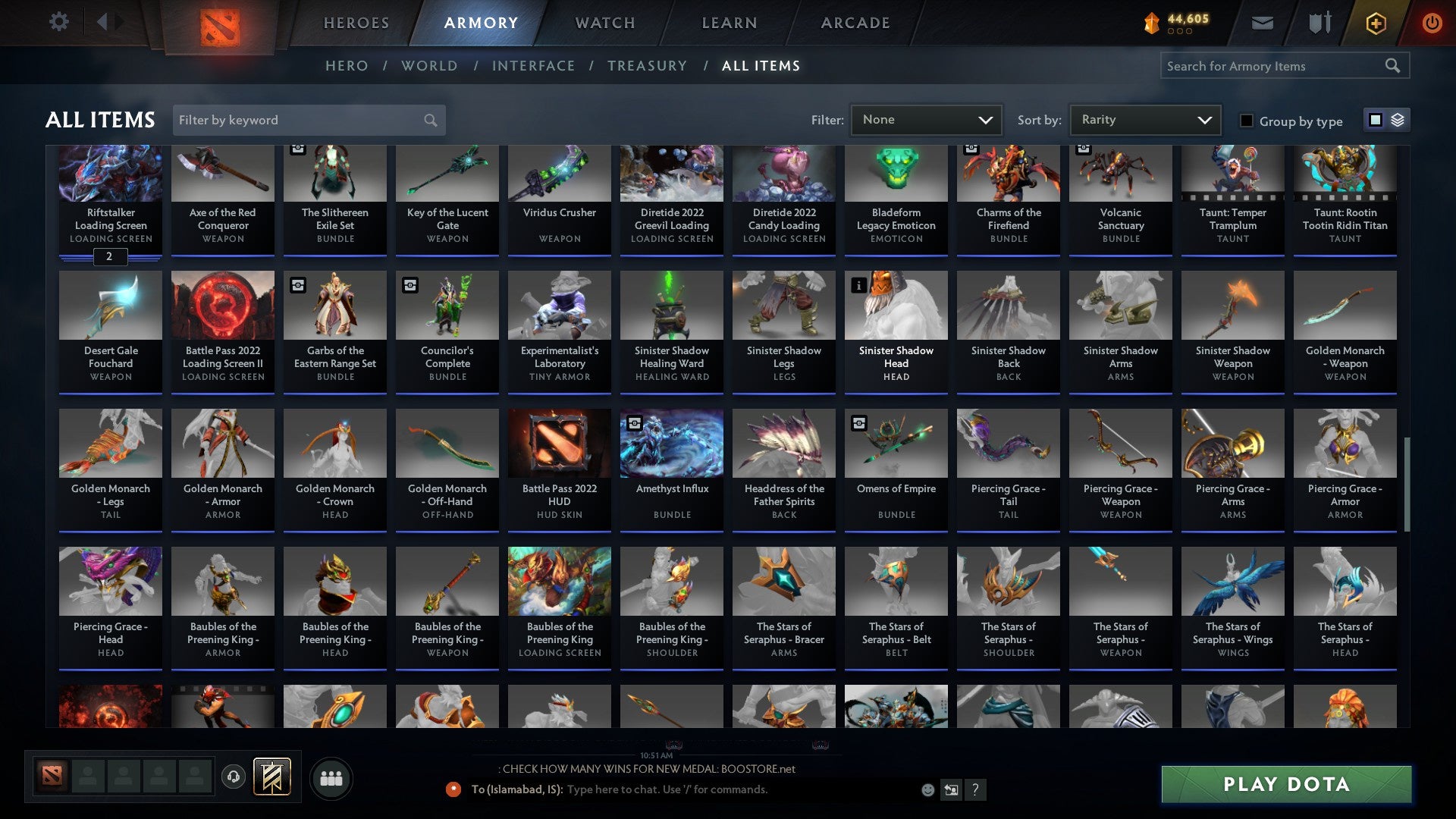Toggle Group by type checkbox
The image size is (1456, 819).
pos(1246,121)
